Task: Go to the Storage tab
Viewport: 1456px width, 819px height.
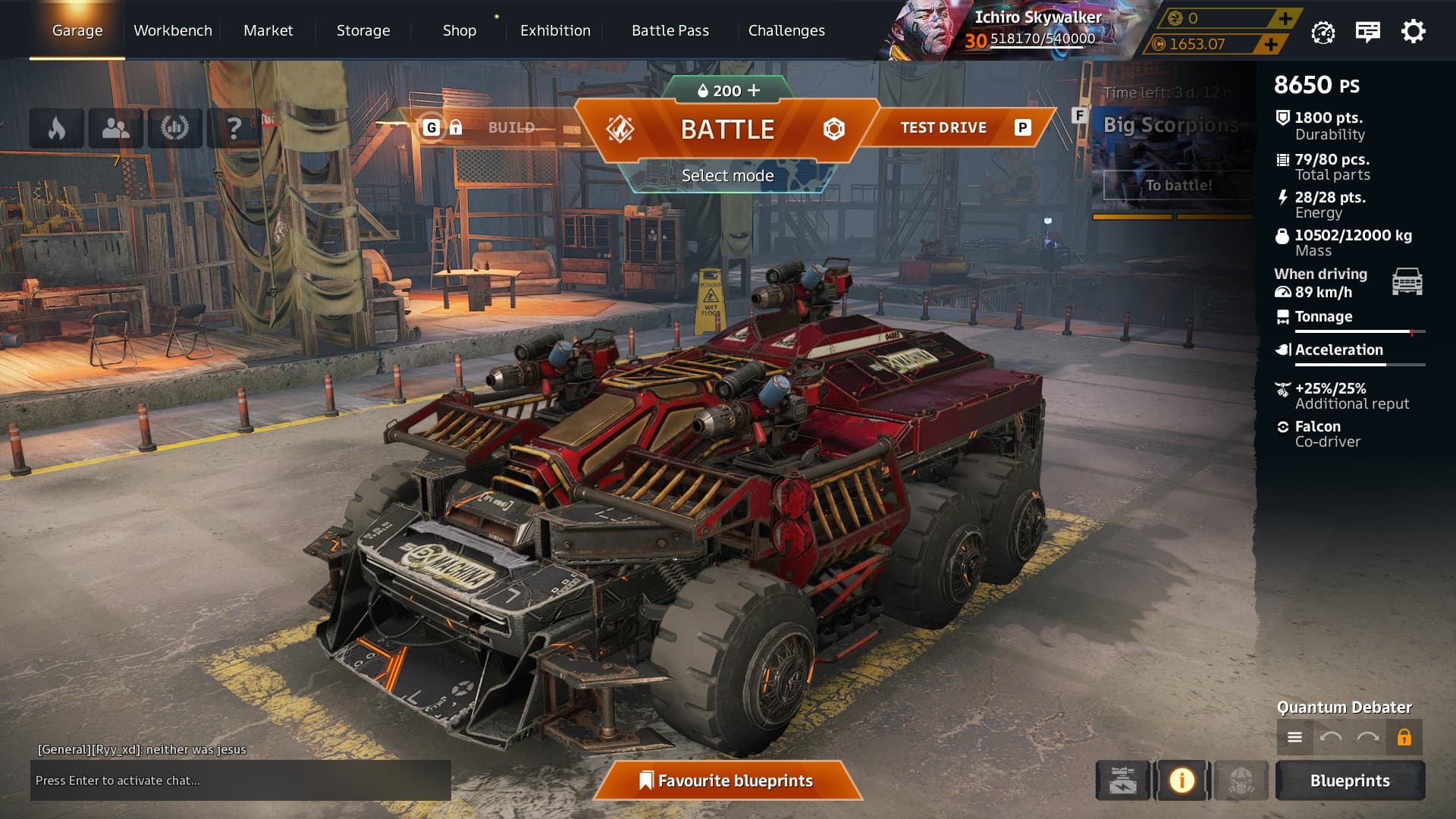Action: tap(362, 30)
